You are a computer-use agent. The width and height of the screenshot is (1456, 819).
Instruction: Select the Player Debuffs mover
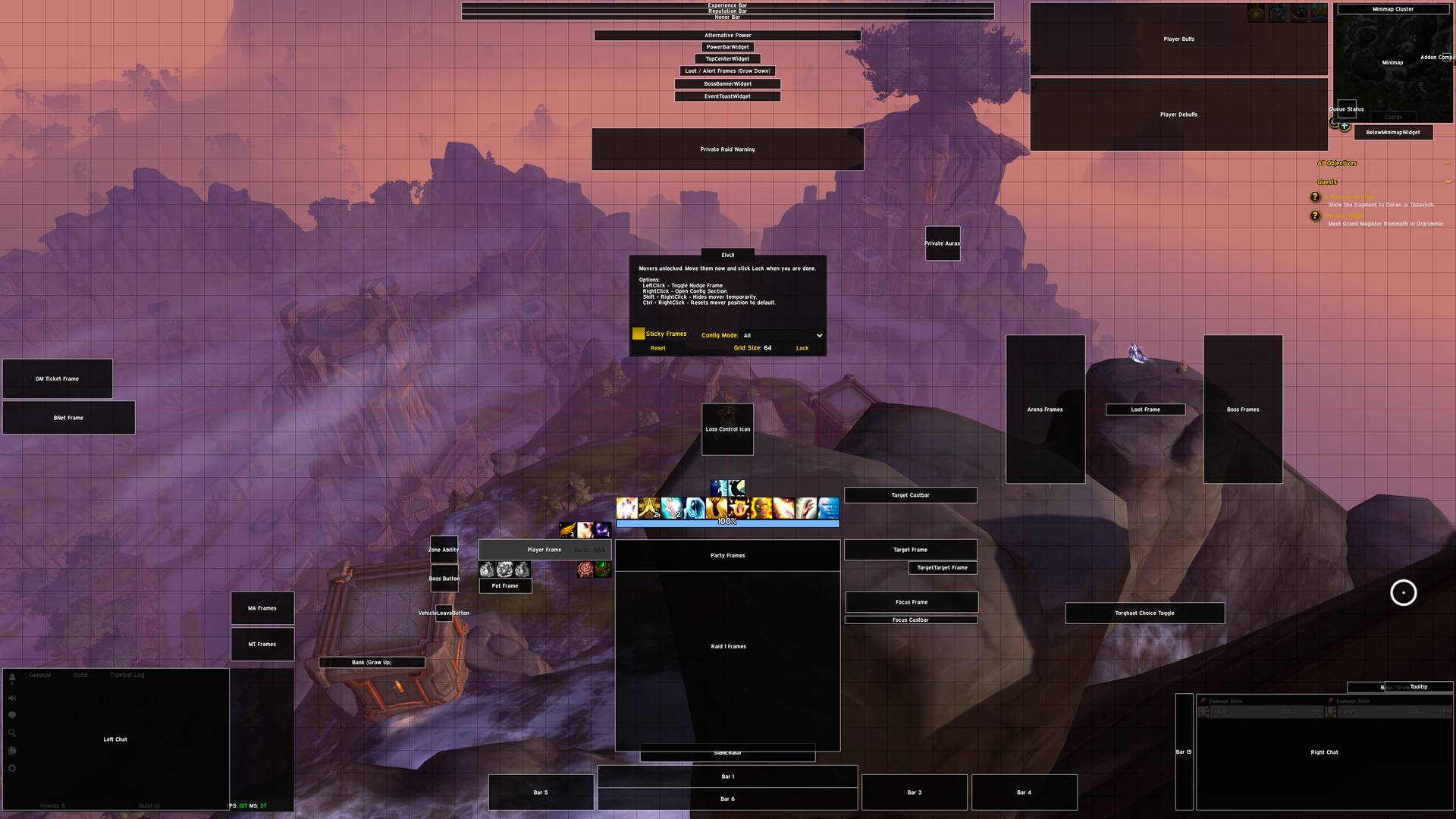click(x=1178, y=115)
